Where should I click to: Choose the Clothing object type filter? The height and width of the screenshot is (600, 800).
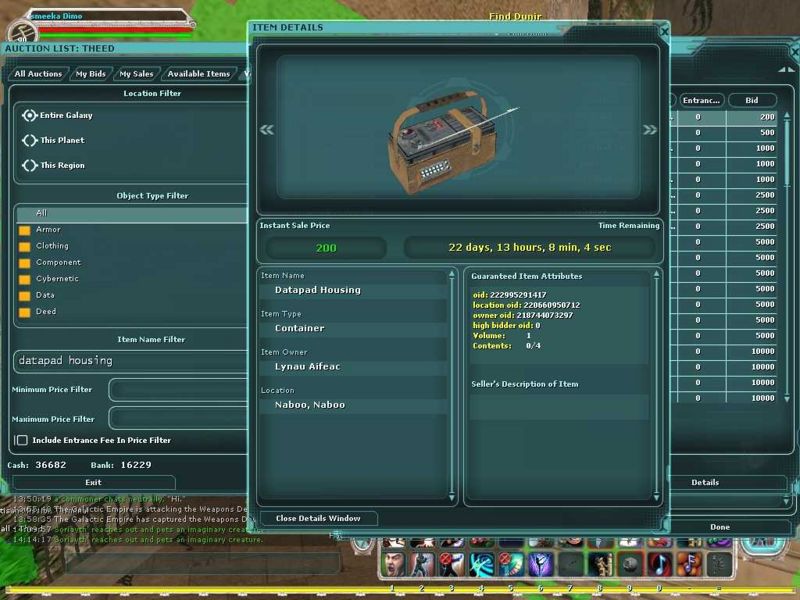coord(52,246)
